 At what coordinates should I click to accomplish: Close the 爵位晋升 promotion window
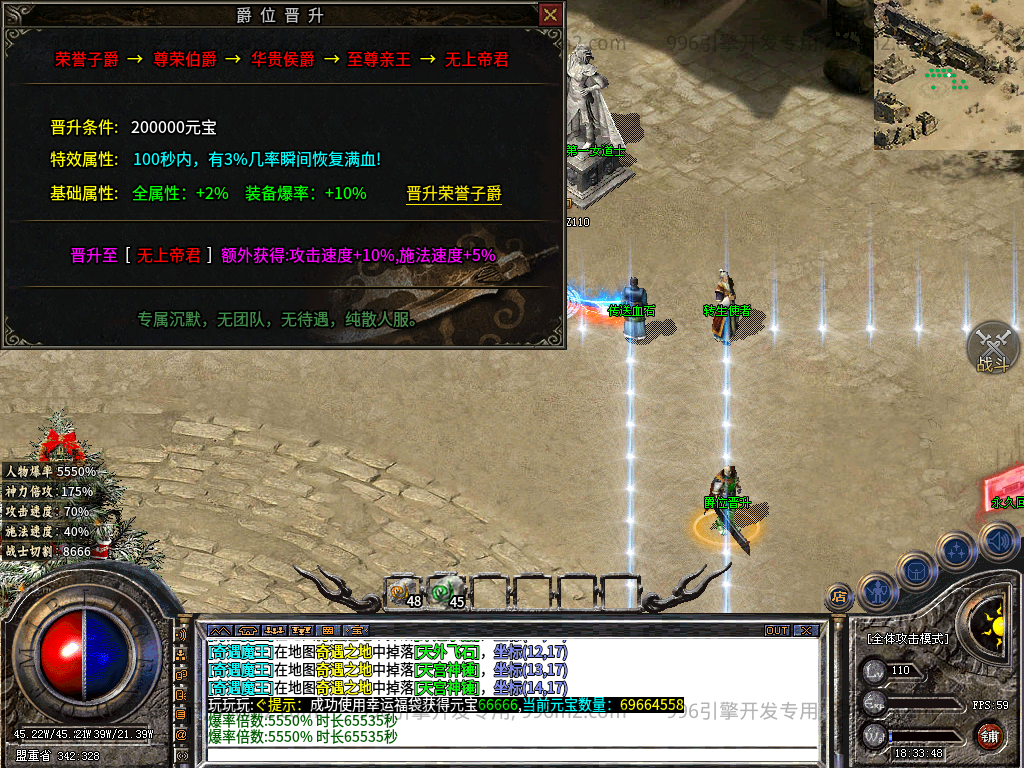point(549,15)
